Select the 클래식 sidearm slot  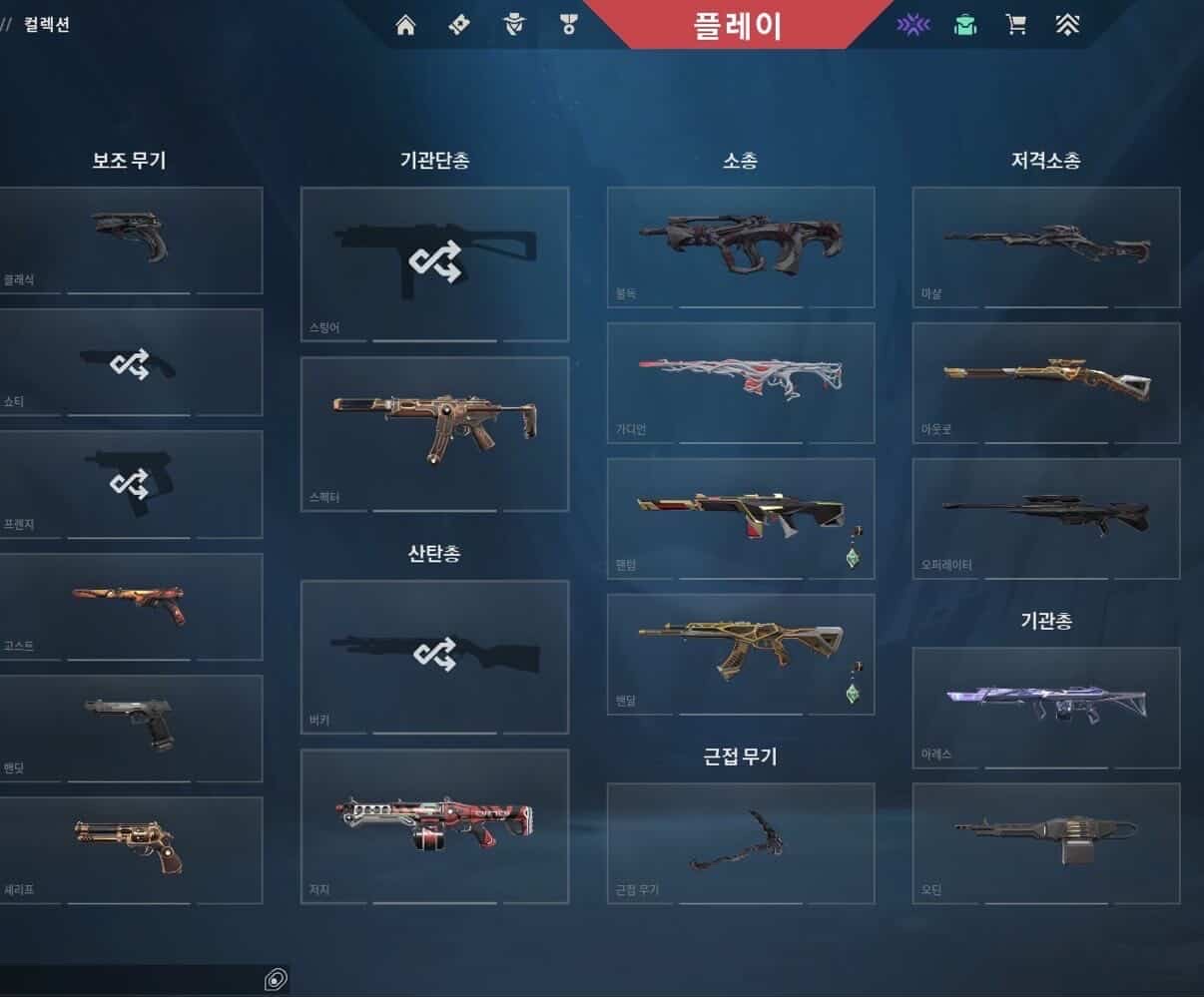point(131,240)
